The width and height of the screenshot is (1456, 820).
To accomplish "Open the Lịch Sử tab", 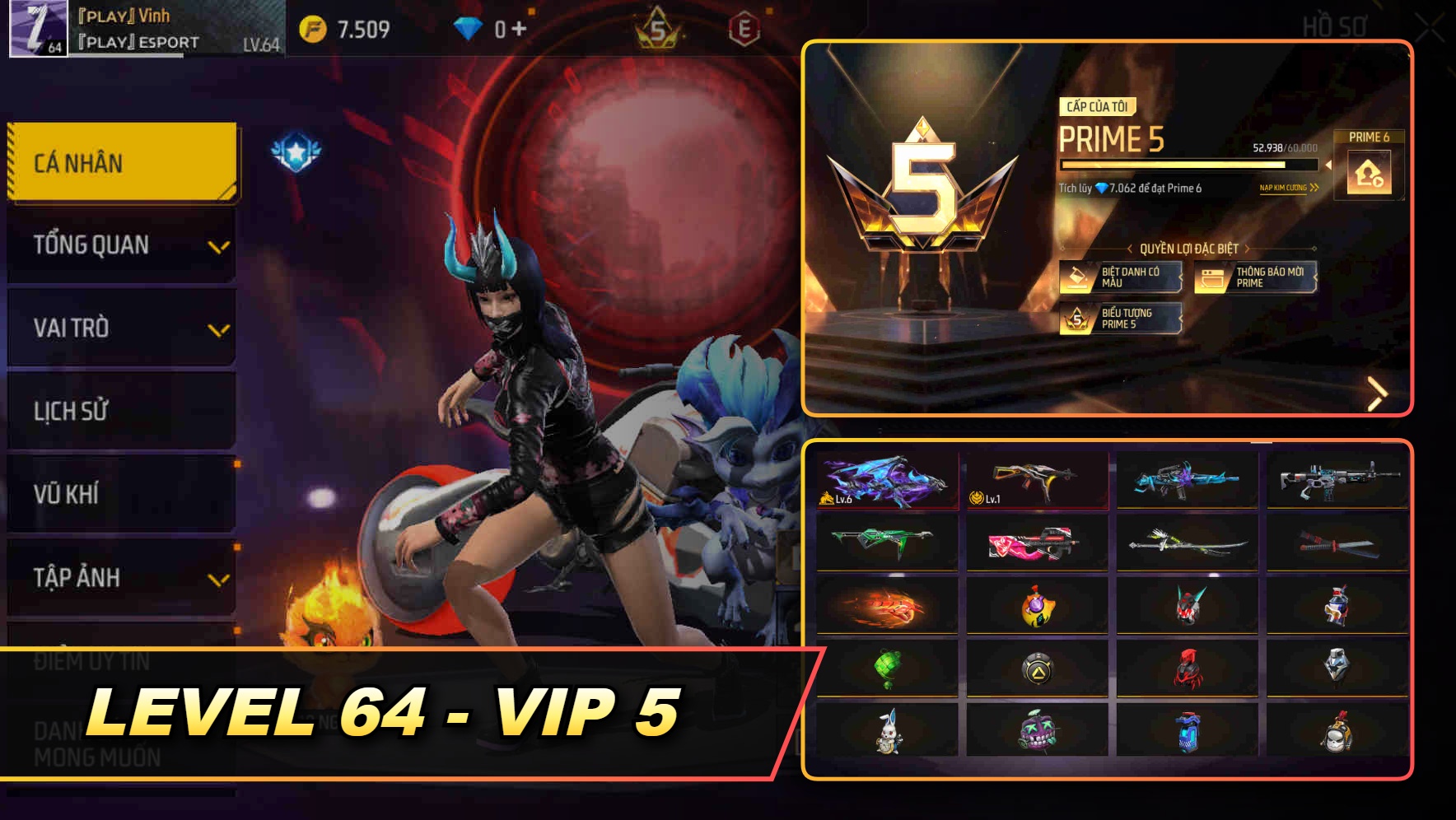I will (121, 411).
